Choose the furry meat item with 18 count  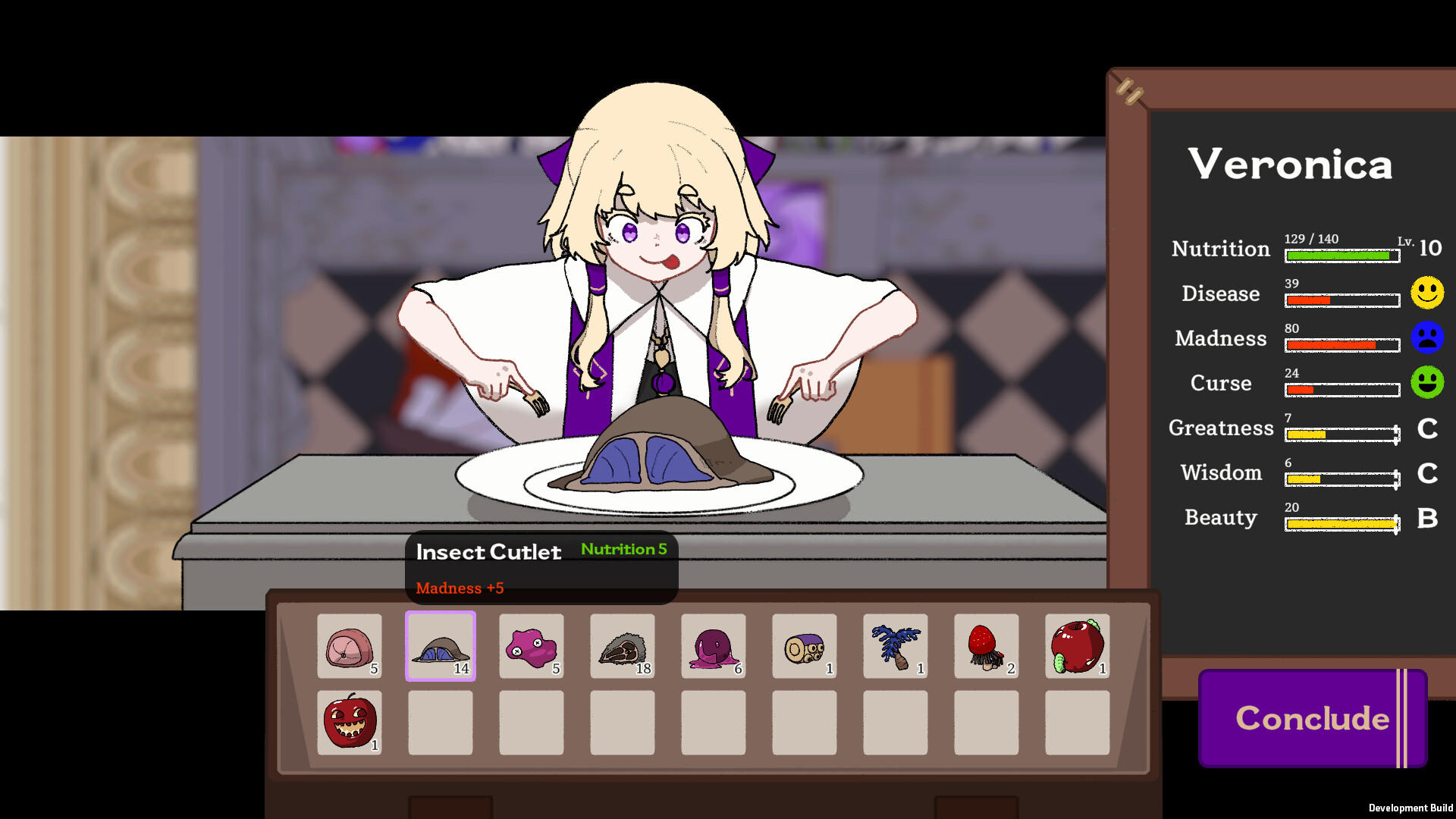coord(622,647)
